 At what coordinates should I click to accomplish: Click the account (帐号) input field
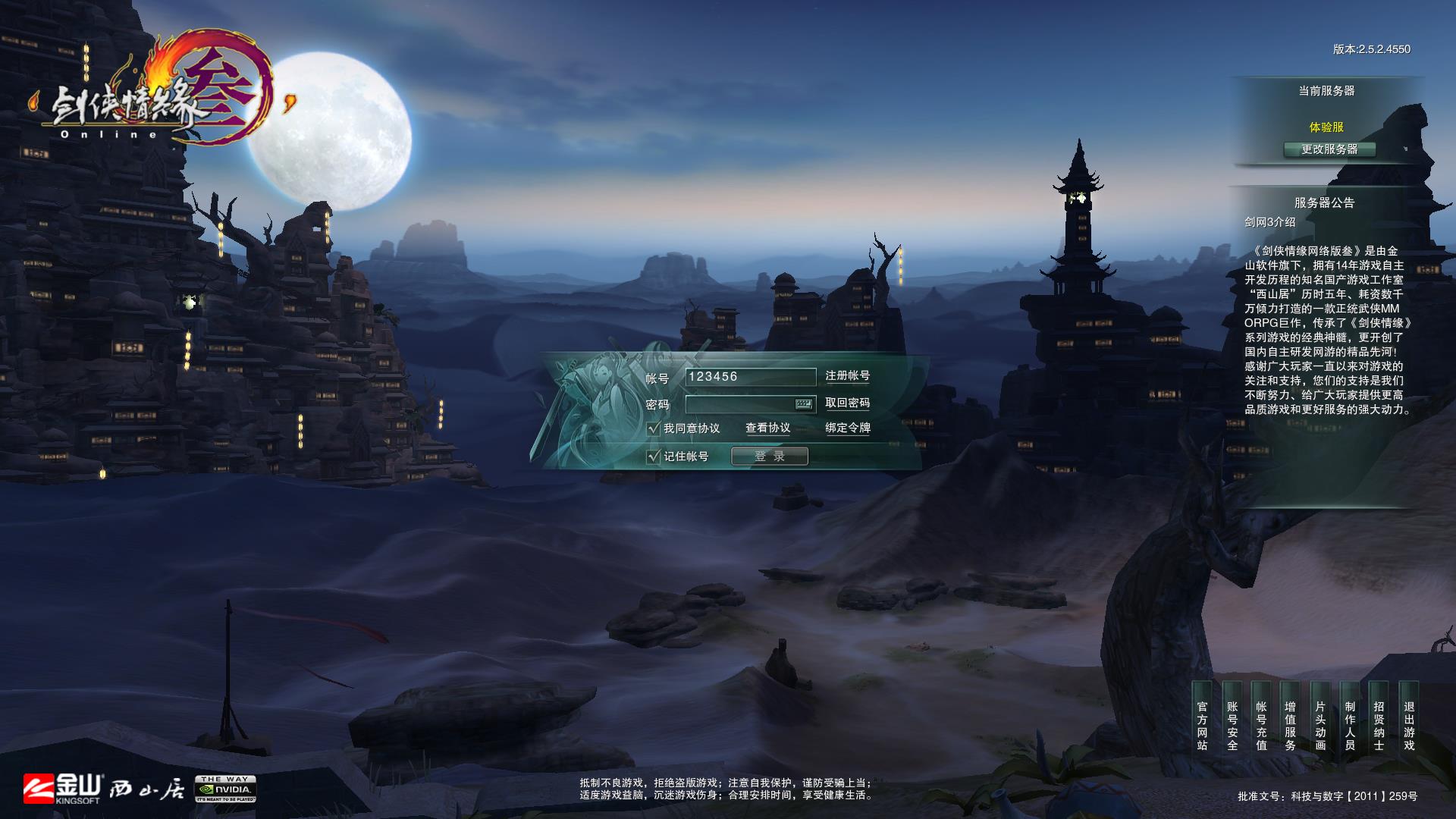pos(749,377)
